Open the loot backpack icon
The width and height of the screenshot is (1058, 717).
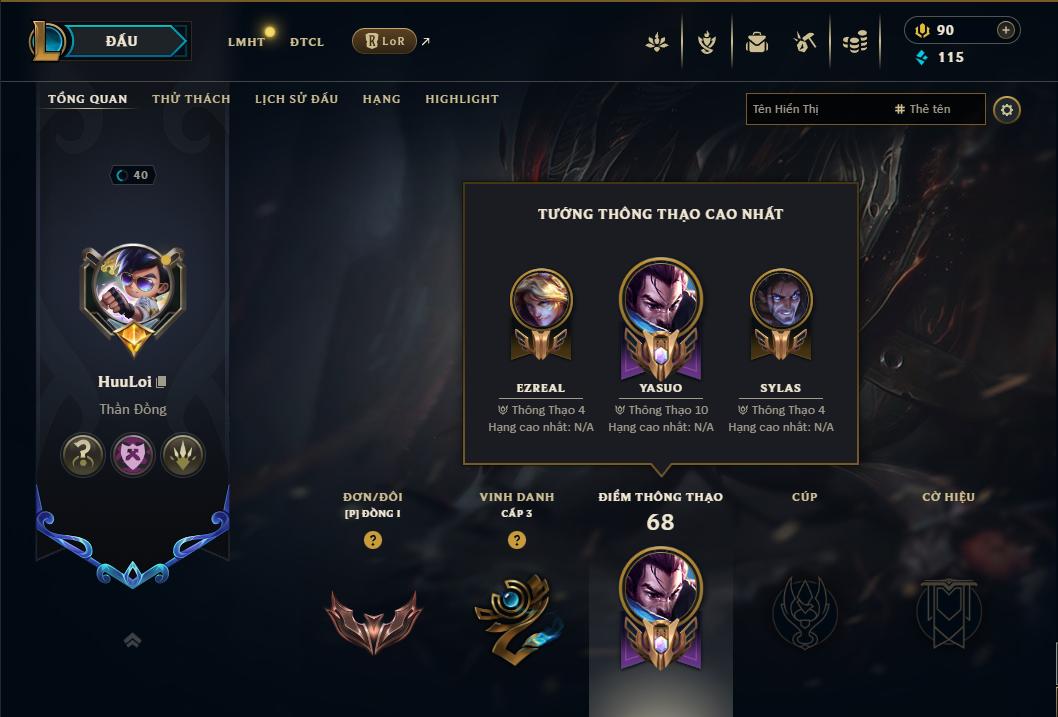[757, 42]
